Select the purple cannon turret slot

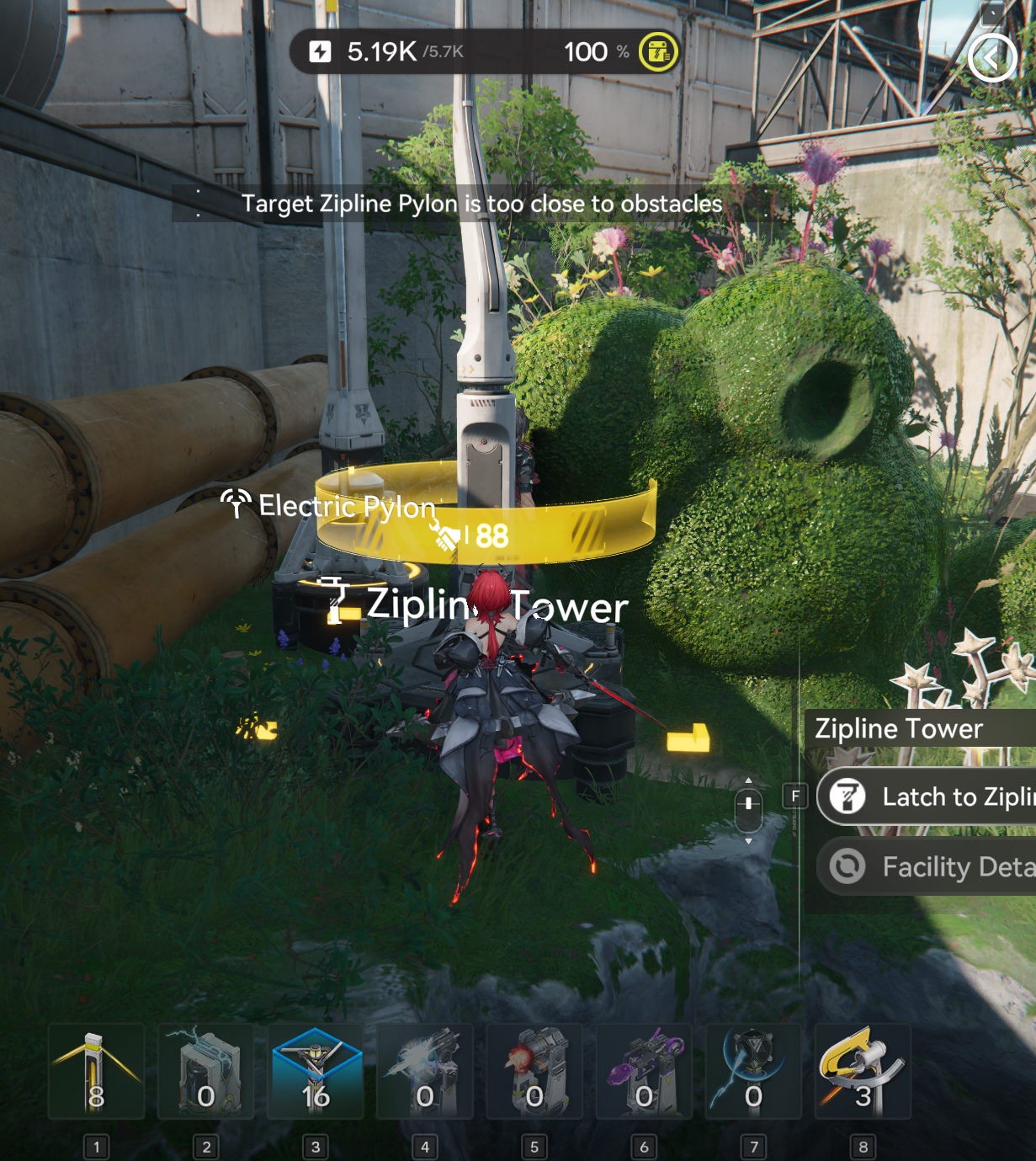(x=644, y=1072)
